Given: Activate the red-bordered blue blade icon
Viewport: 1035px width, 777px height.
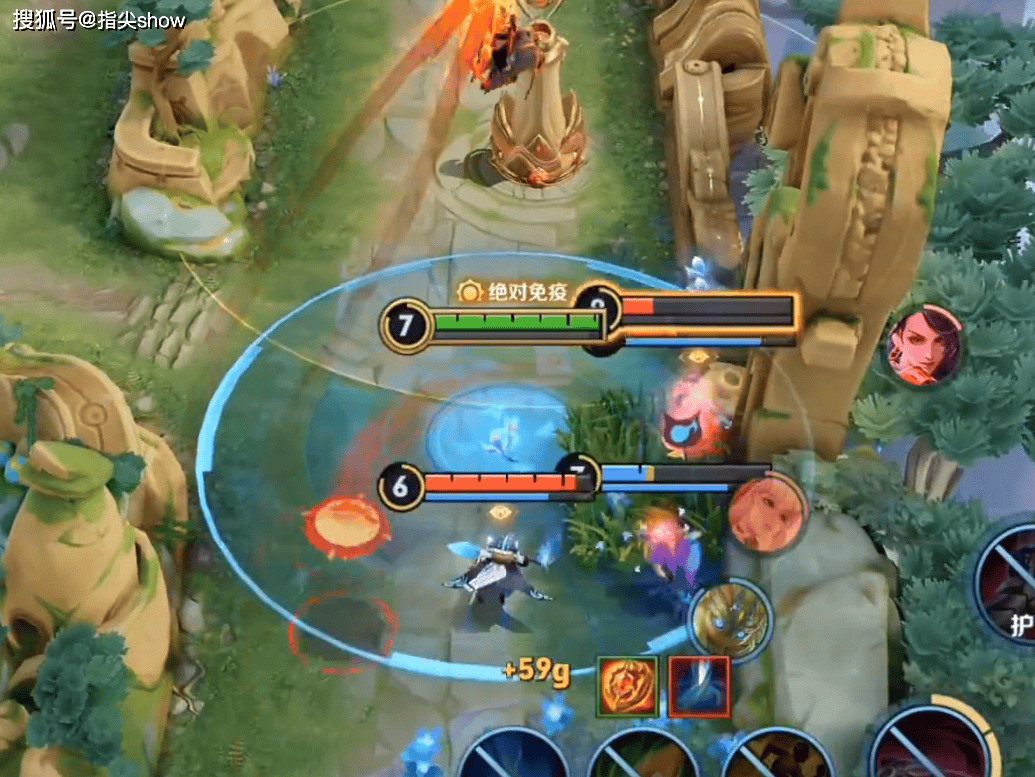Looking at the screenshot, I should coord(699,687).
